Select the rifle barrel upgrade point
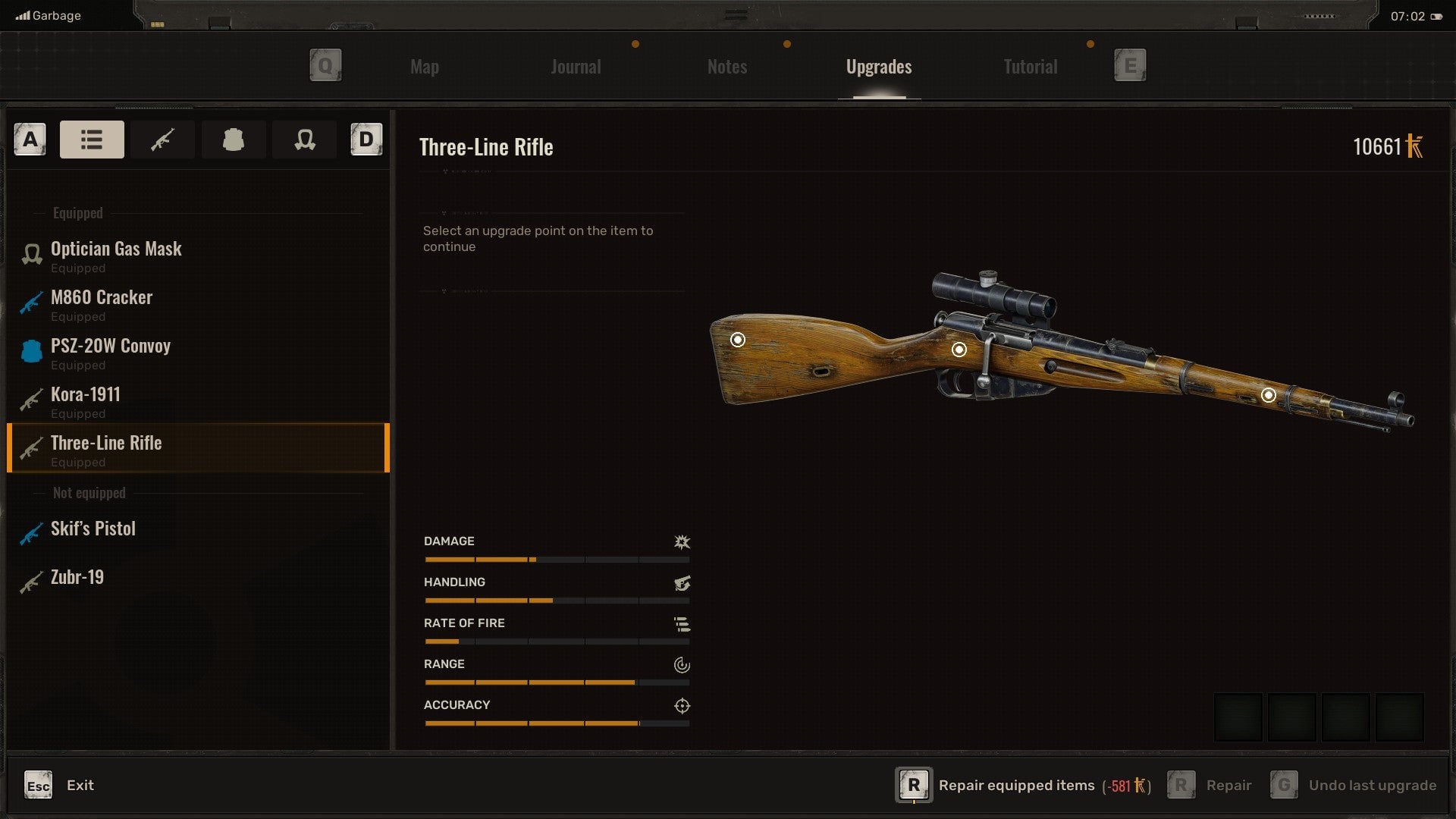 coord(1268,395)
